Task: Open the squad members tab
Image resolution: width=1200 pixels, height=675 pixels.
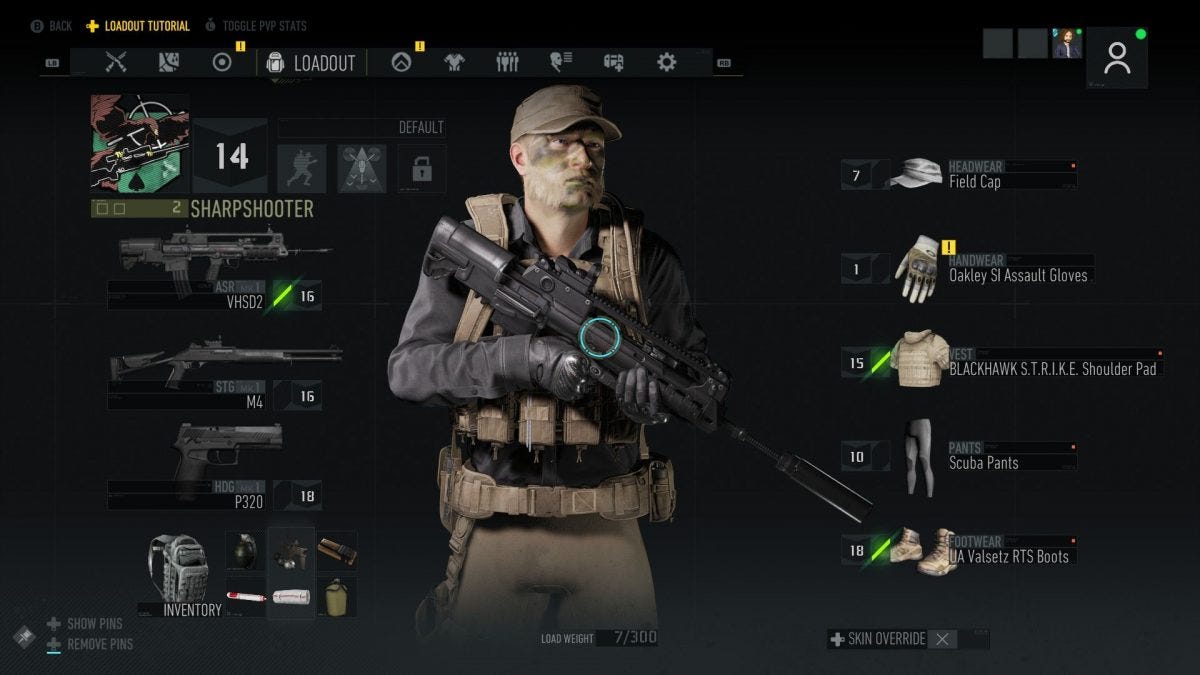Action: pos(508,62)
